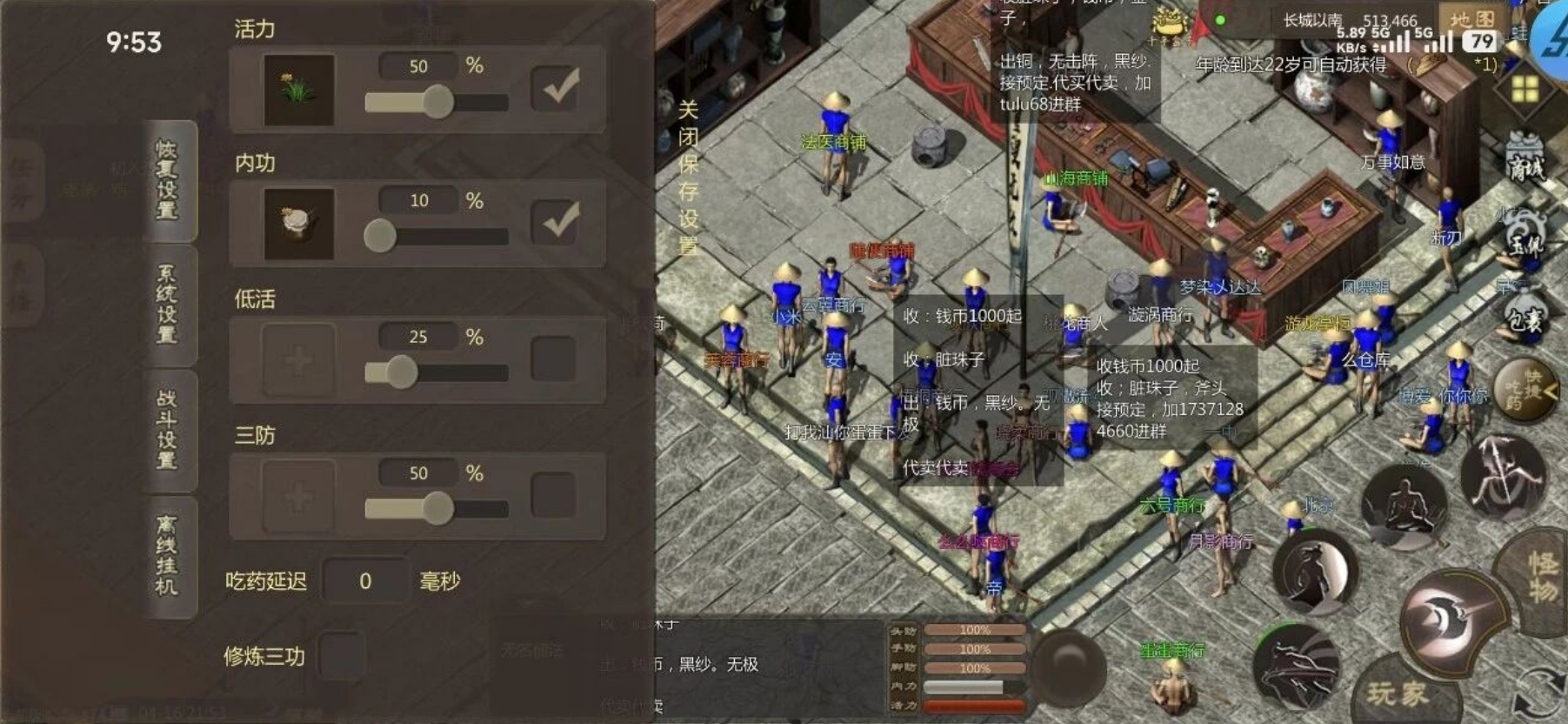Edit the 吃药延迟 milliseconds field
The height and width of the screenshot is (724, 1568).
pos(365,580)
